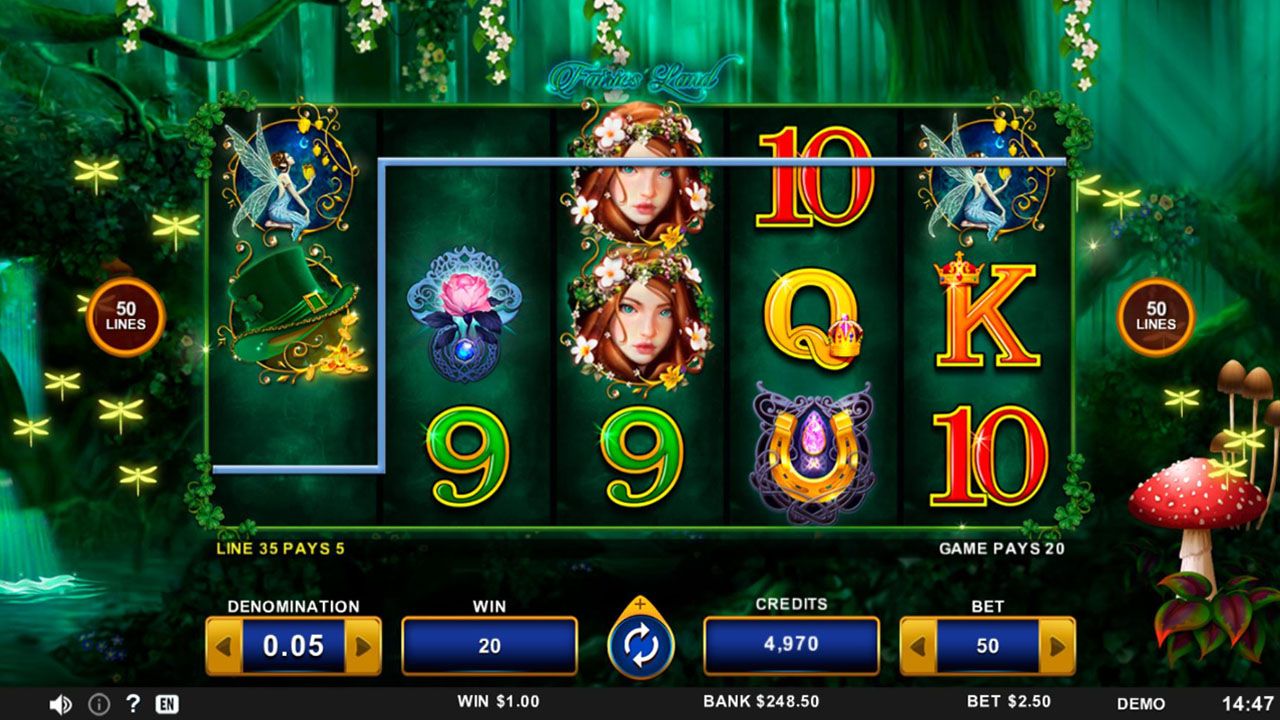Toggle sound with the speaker icon
Screen dimensions: 1280x720
coord(60,704)
